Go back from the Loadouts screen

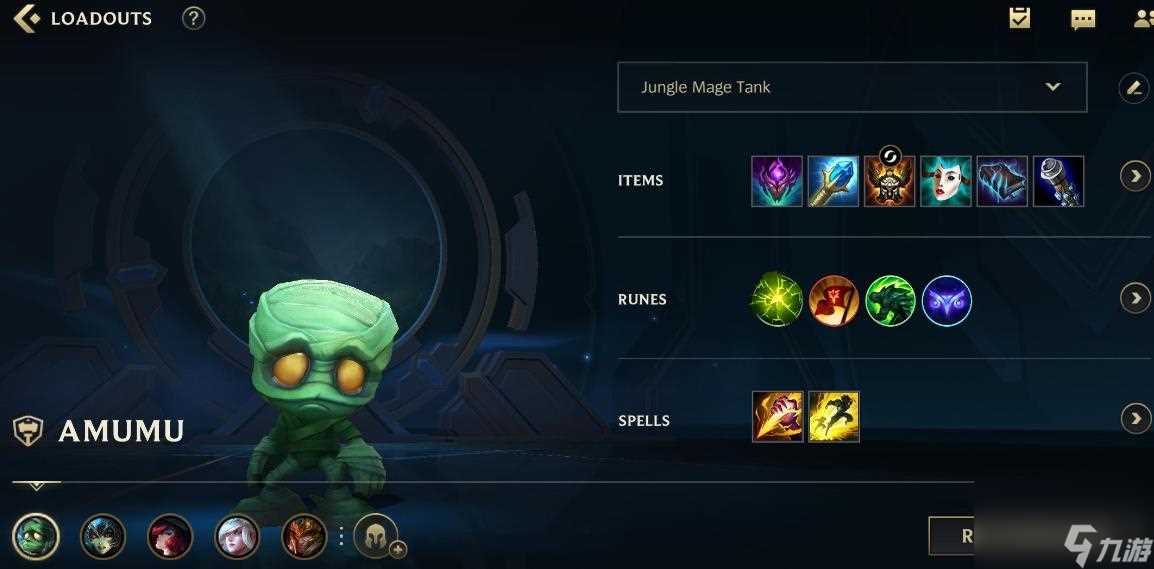click(26, 18)
